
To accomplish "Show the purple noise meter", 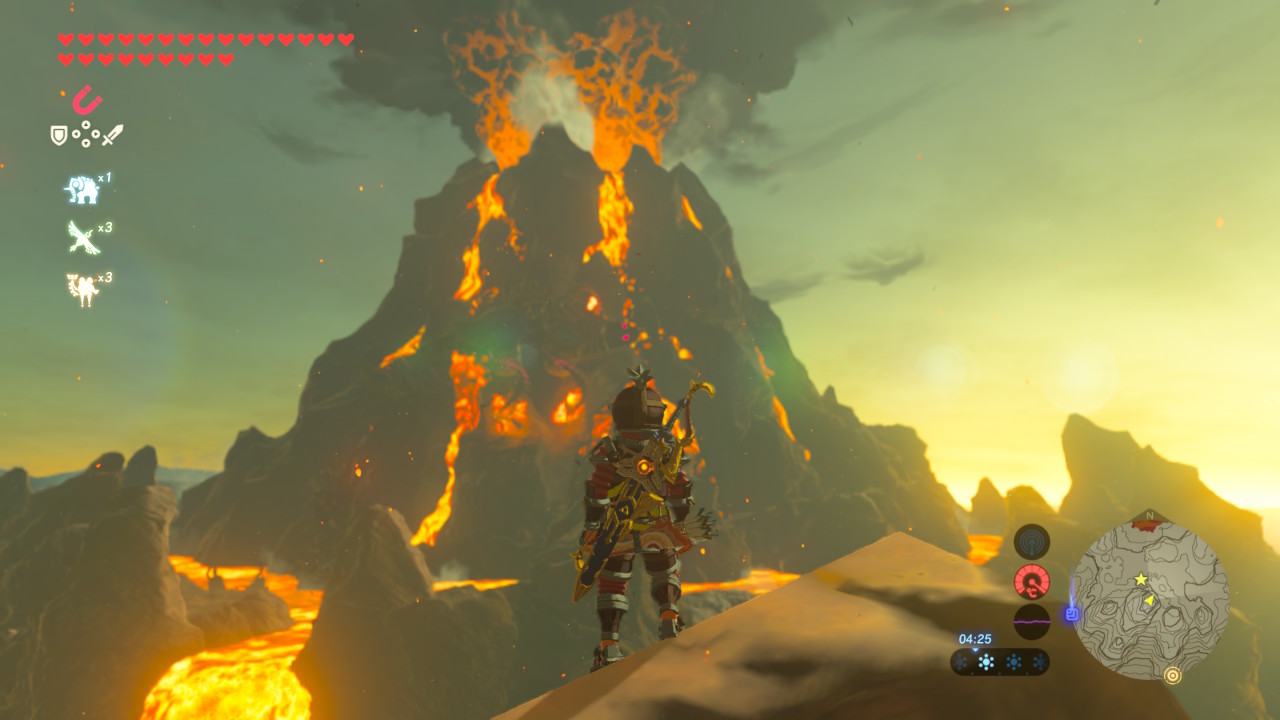I will point(1032,621).
